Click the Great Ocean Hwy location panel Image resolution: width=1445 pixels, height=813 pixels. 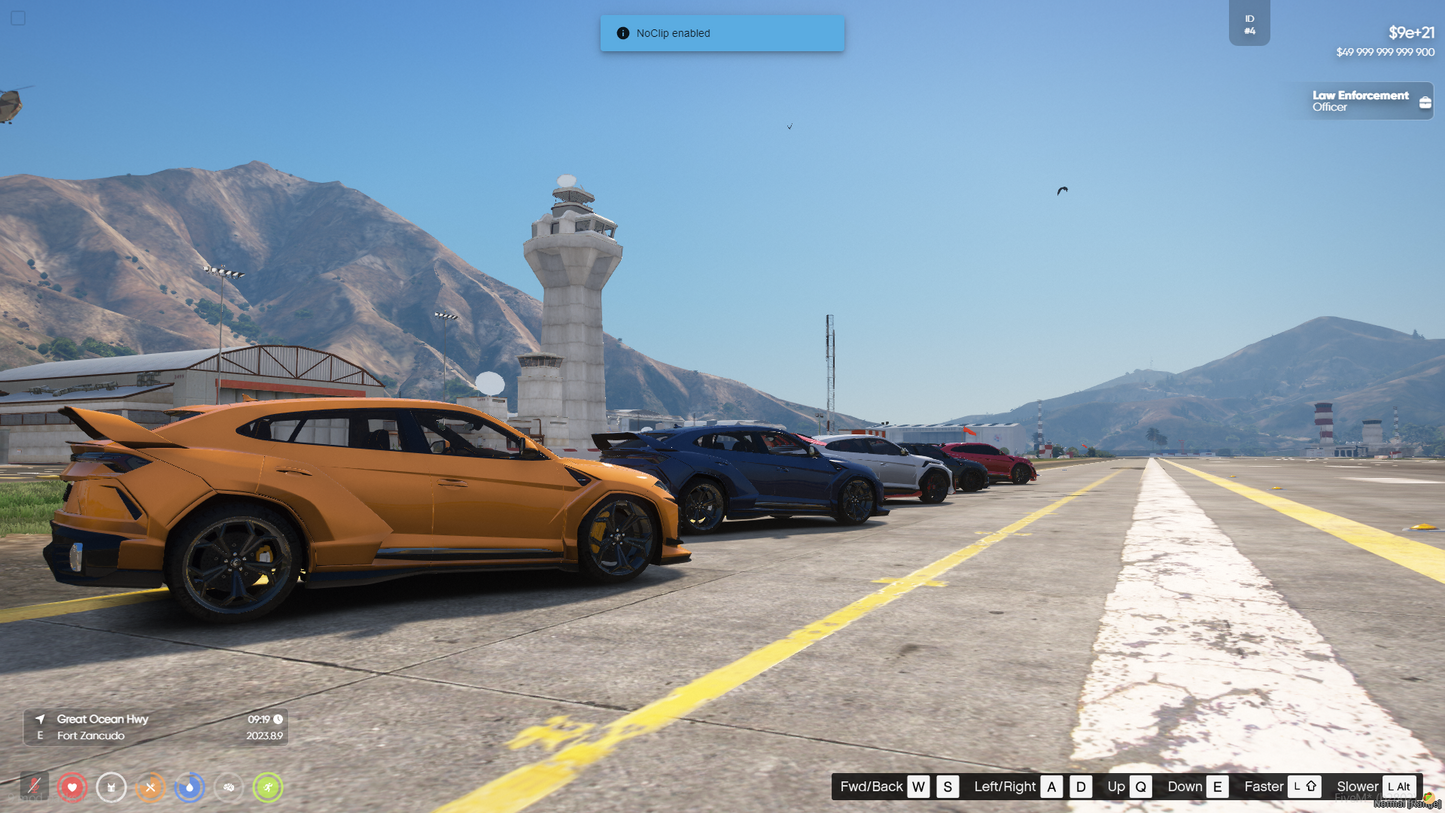(155, 727)
